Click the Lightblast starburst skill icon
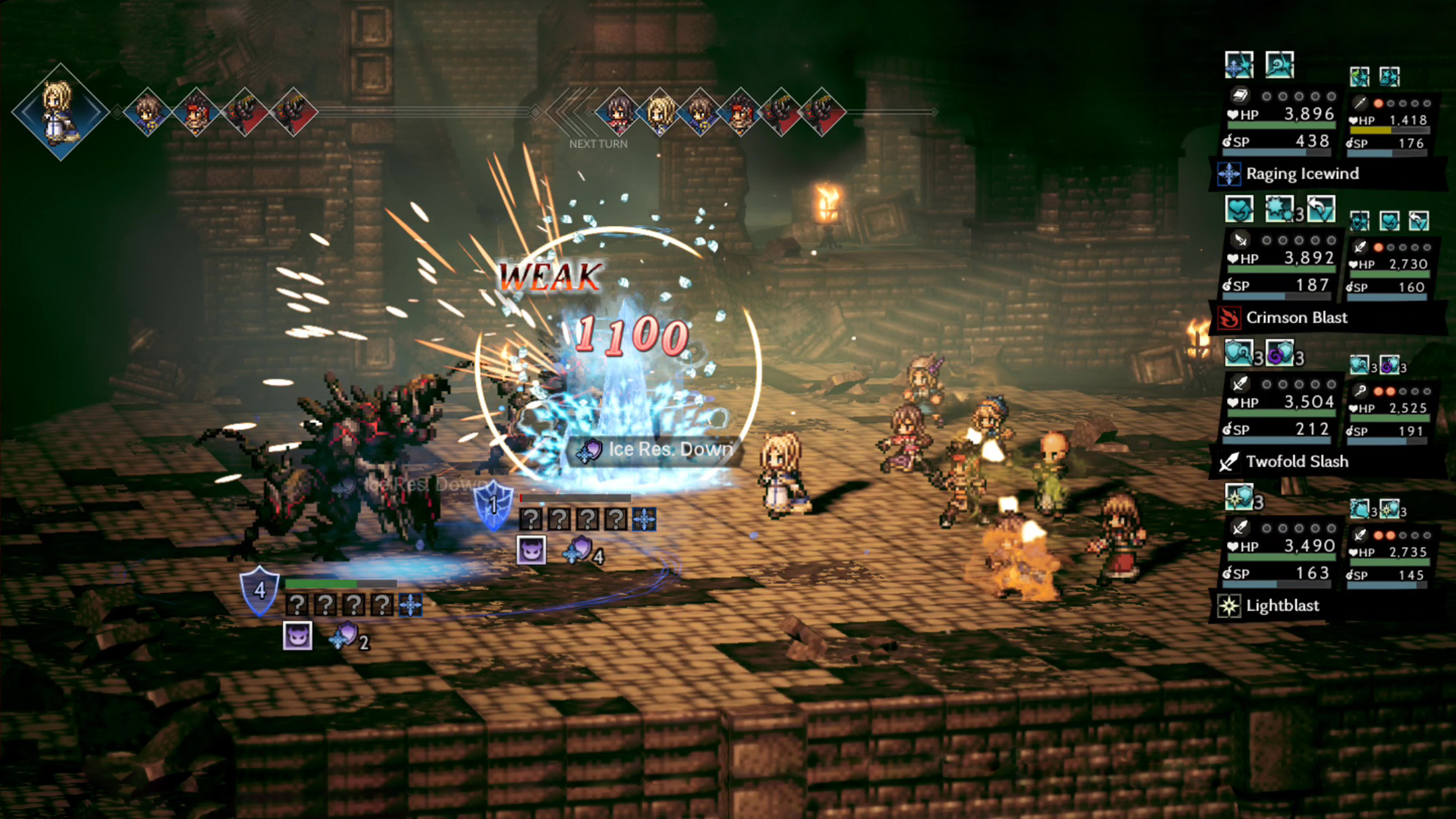 pos(1228,605)
